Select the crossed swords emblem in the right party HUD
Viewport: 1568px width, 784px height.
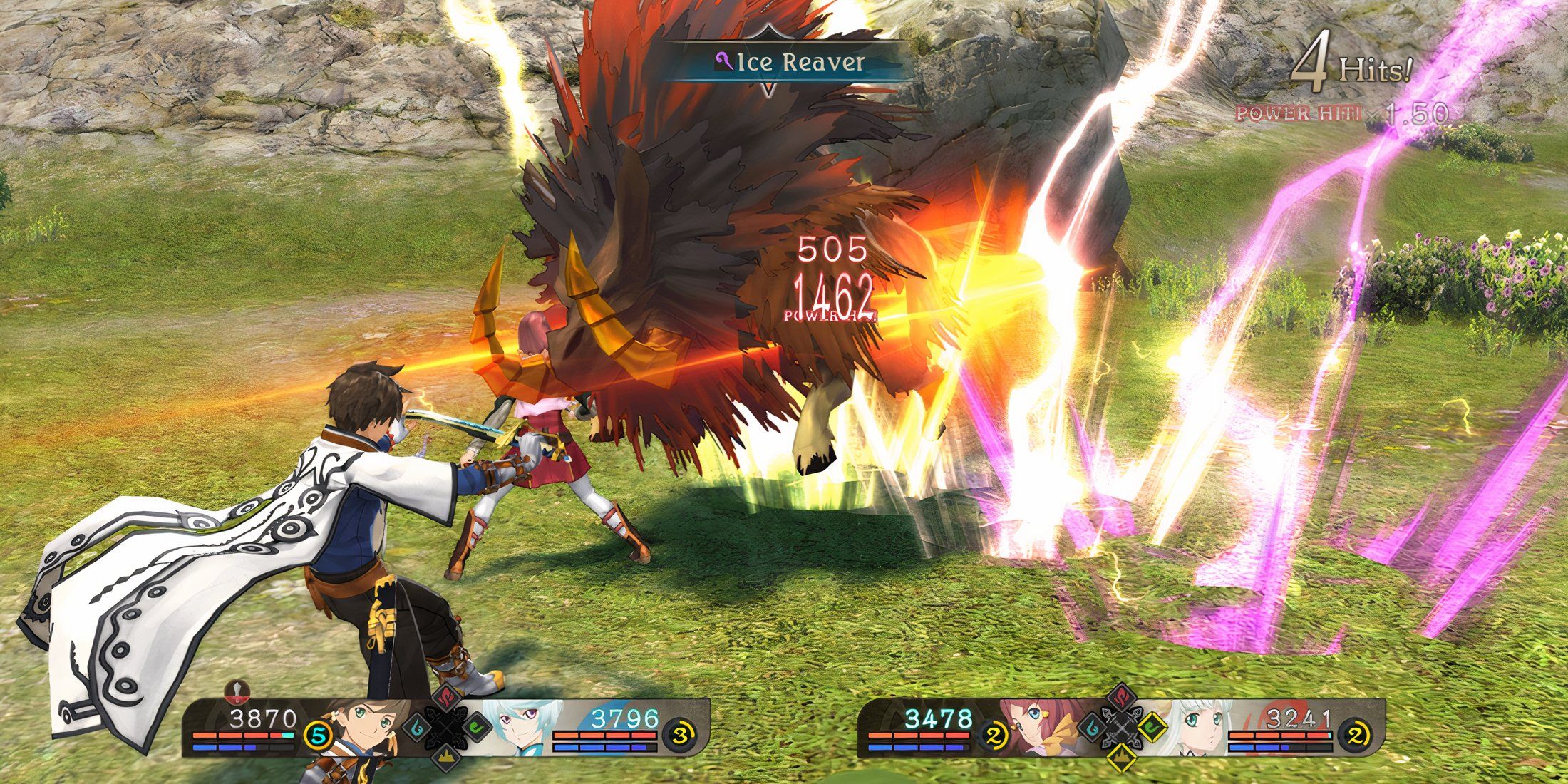[1123, 728]
